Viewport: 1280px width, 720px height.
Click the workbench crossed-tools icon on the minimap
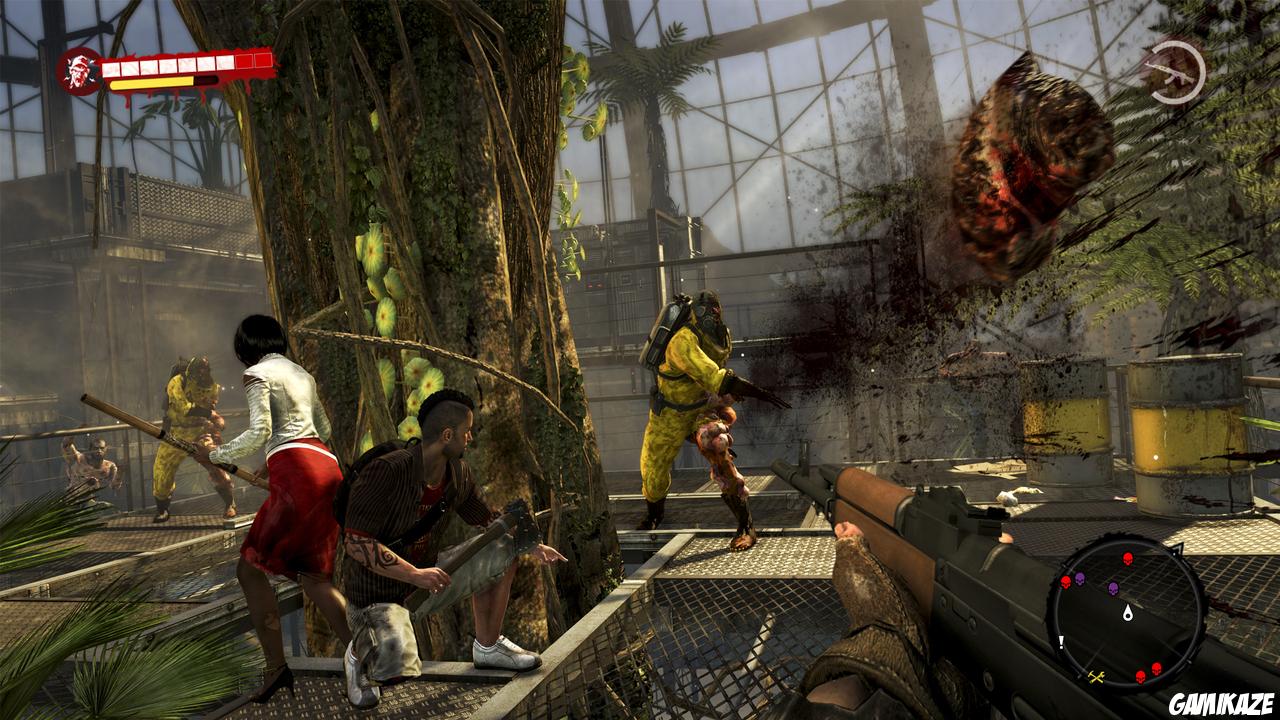1096,676
